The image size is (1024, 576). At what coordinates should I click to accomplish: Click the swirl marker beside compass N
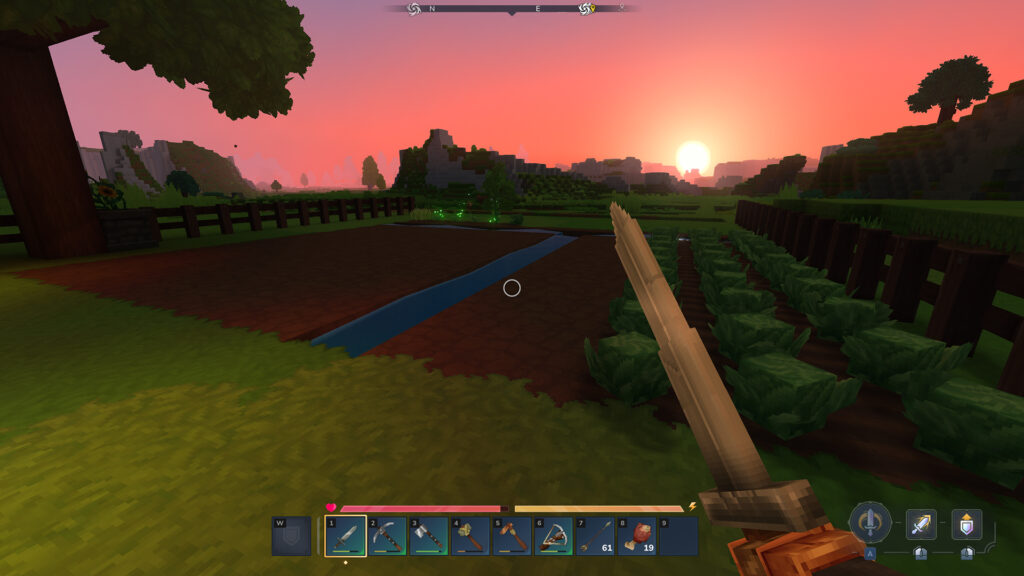pos(414,9)
